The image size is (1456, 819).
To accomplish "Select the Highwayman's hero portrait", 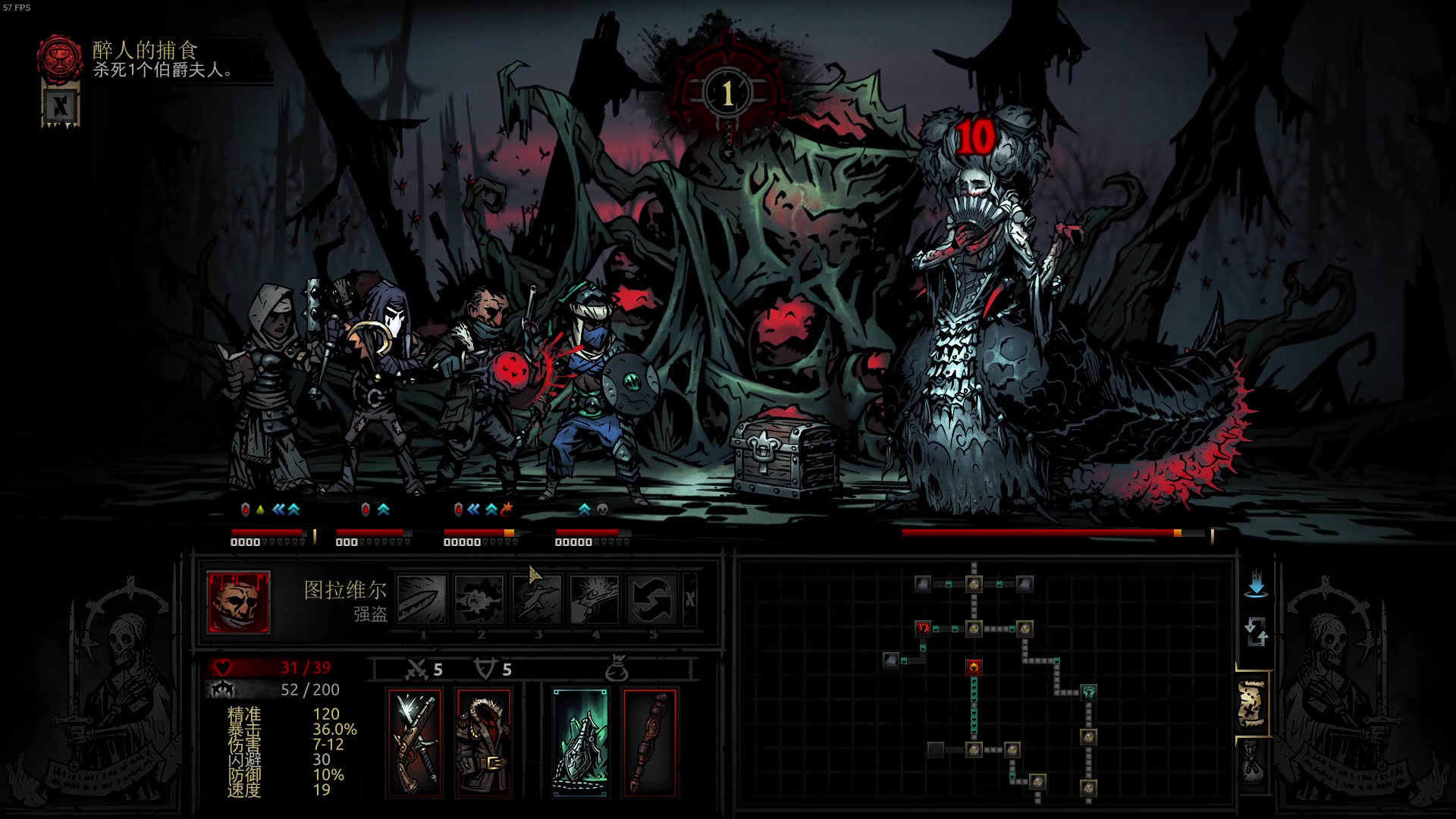I will [x=238, y=602].
